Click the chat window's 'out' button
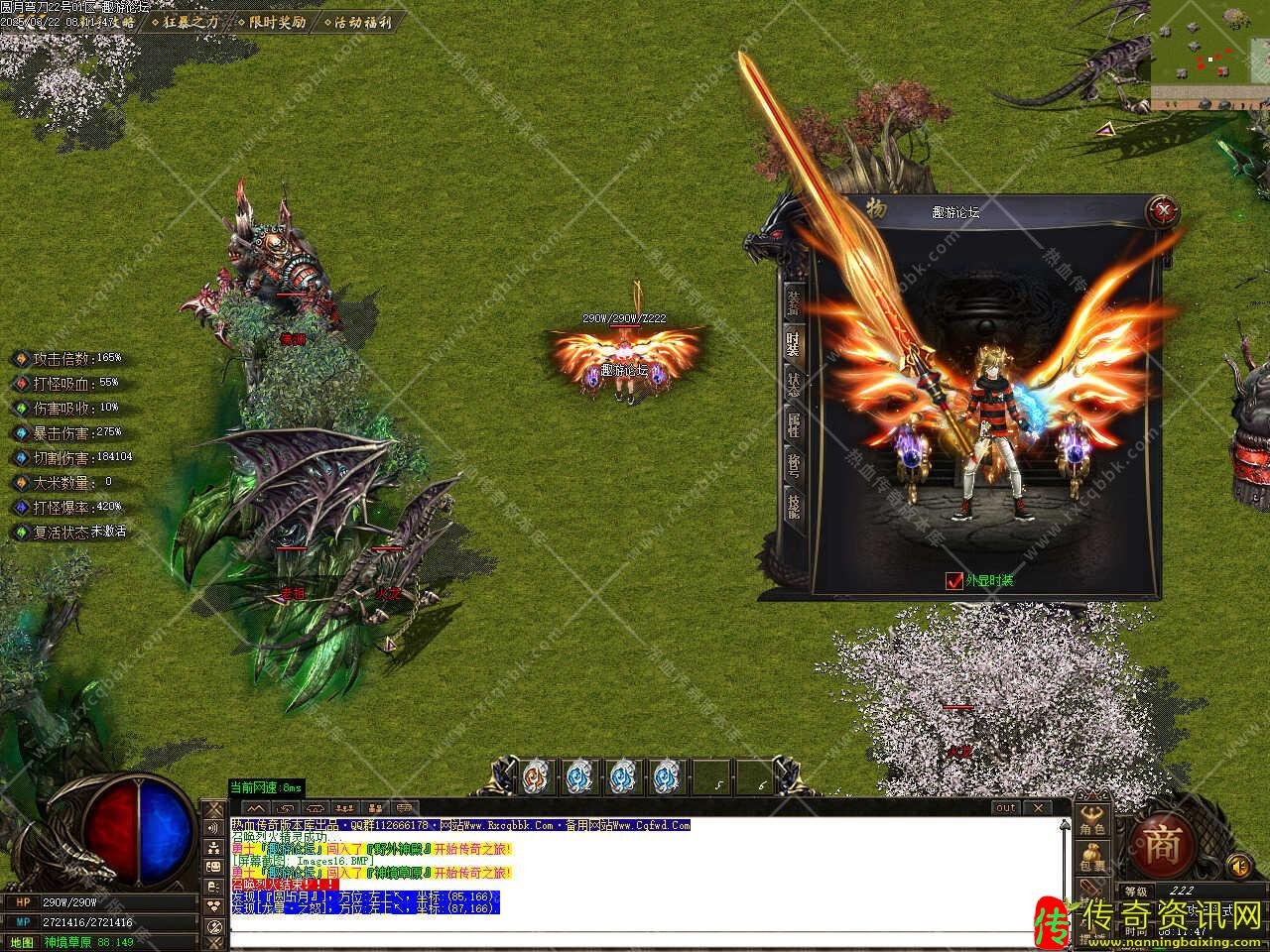 click(x=1005, y=808)
